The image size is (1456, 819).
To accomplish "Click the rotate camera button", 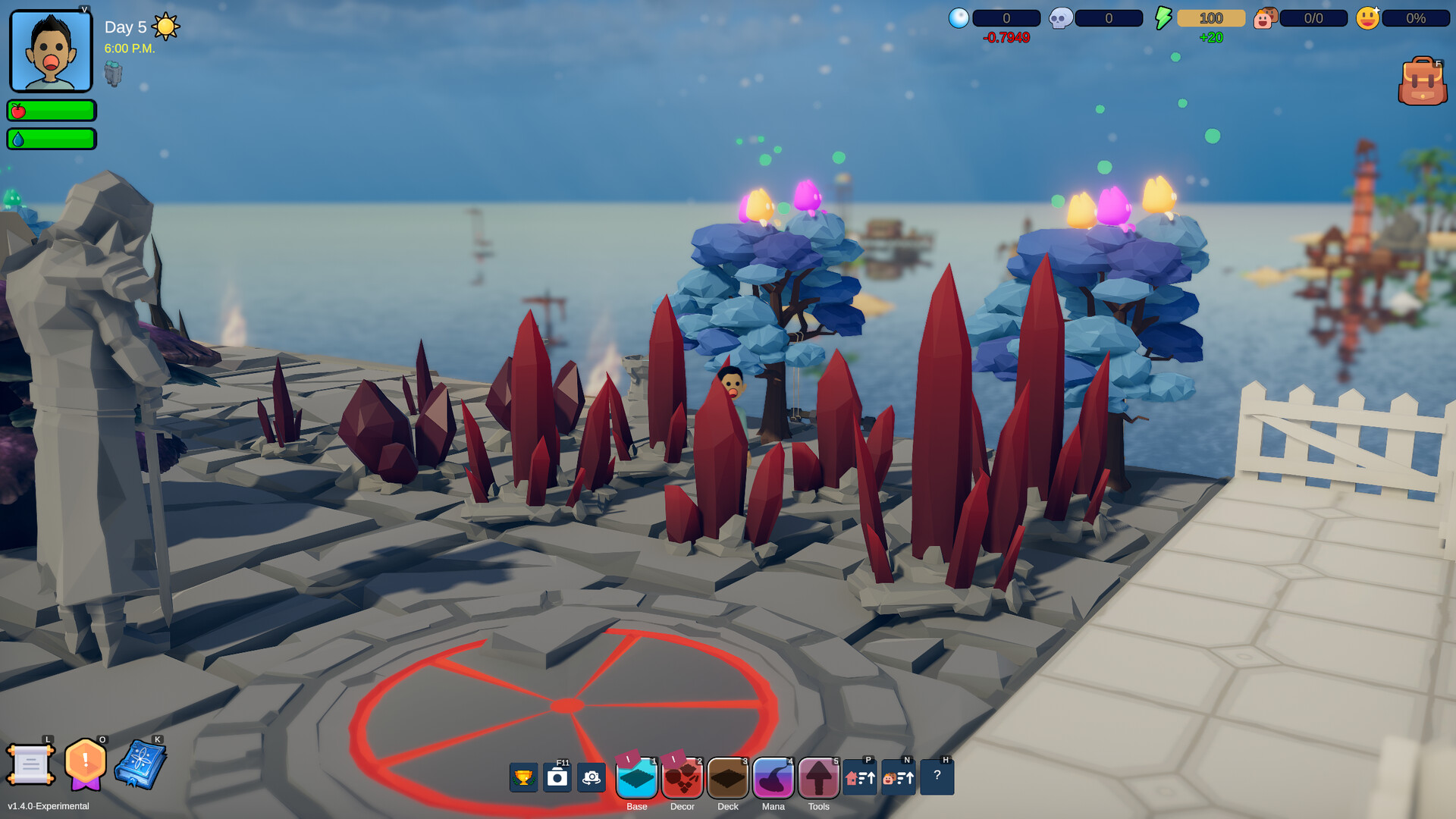I will (x=591, y=777).
